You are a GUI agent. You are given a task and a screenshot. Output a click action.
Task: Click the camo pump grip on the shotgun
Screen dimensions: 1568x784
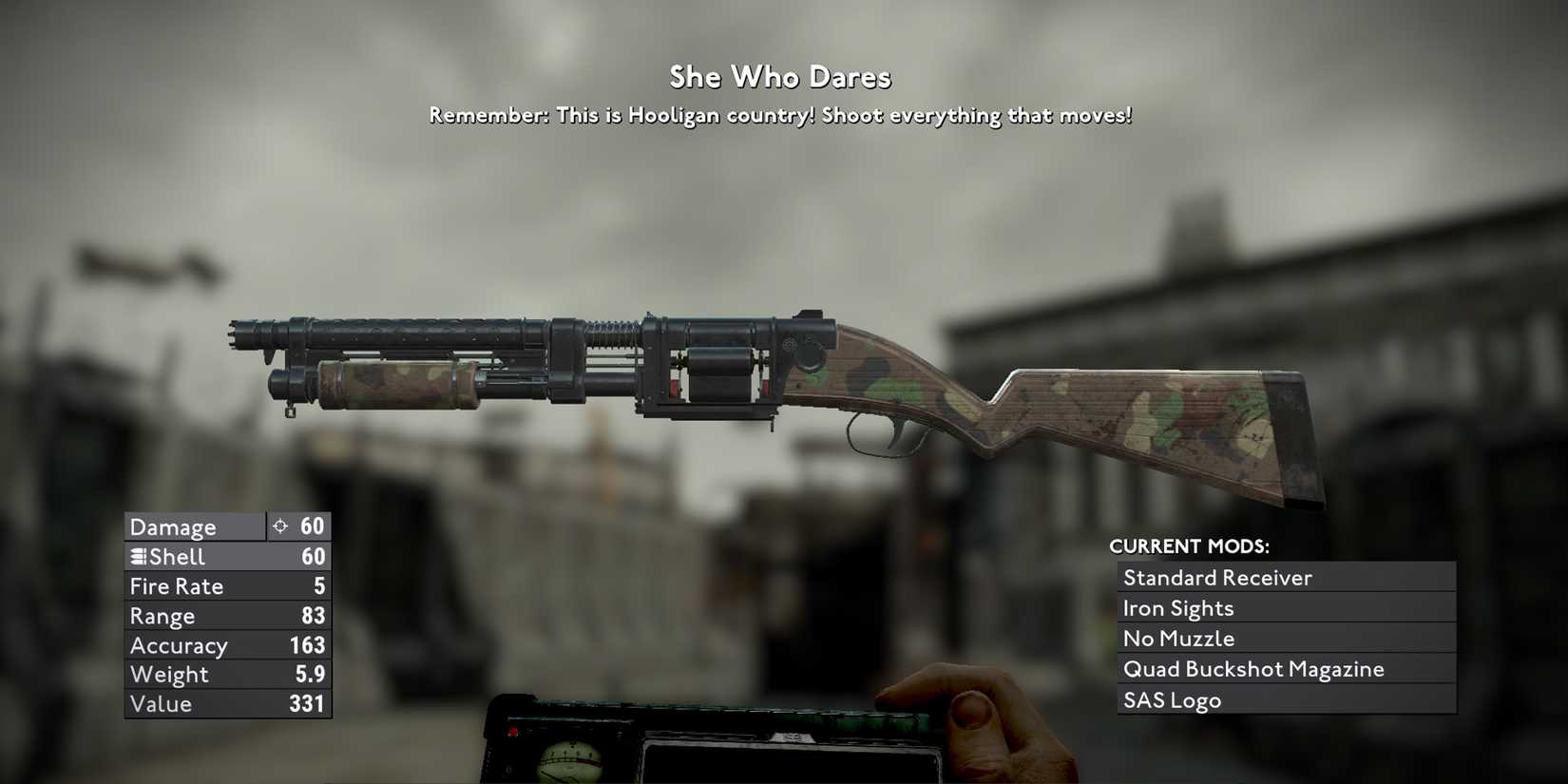coord(399,378)
